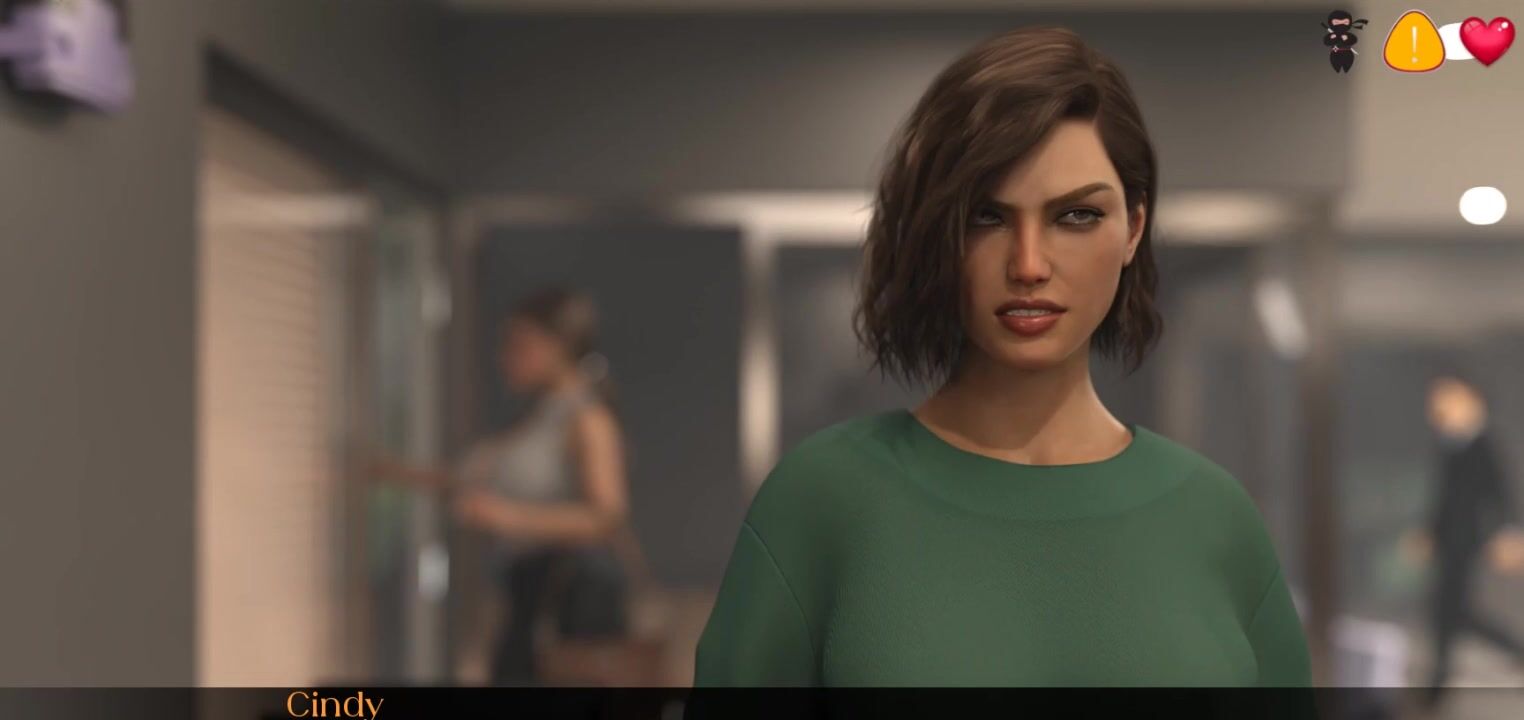Viewport: 1524px width, 720px height.
Task: Open the orange exclamation mark alert
Action: pyautogui.click(x=1413, y=42)
